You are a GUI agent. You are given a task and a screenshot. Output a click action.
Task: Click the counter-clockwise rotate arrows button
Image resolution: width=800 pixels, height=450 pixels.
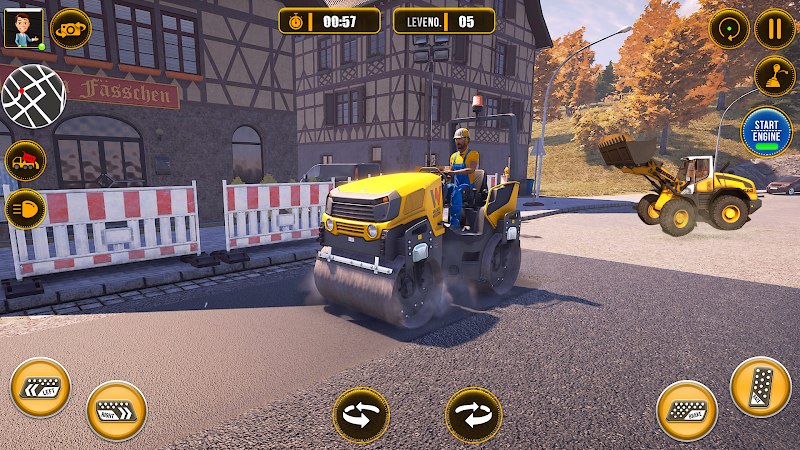point(361,414)
